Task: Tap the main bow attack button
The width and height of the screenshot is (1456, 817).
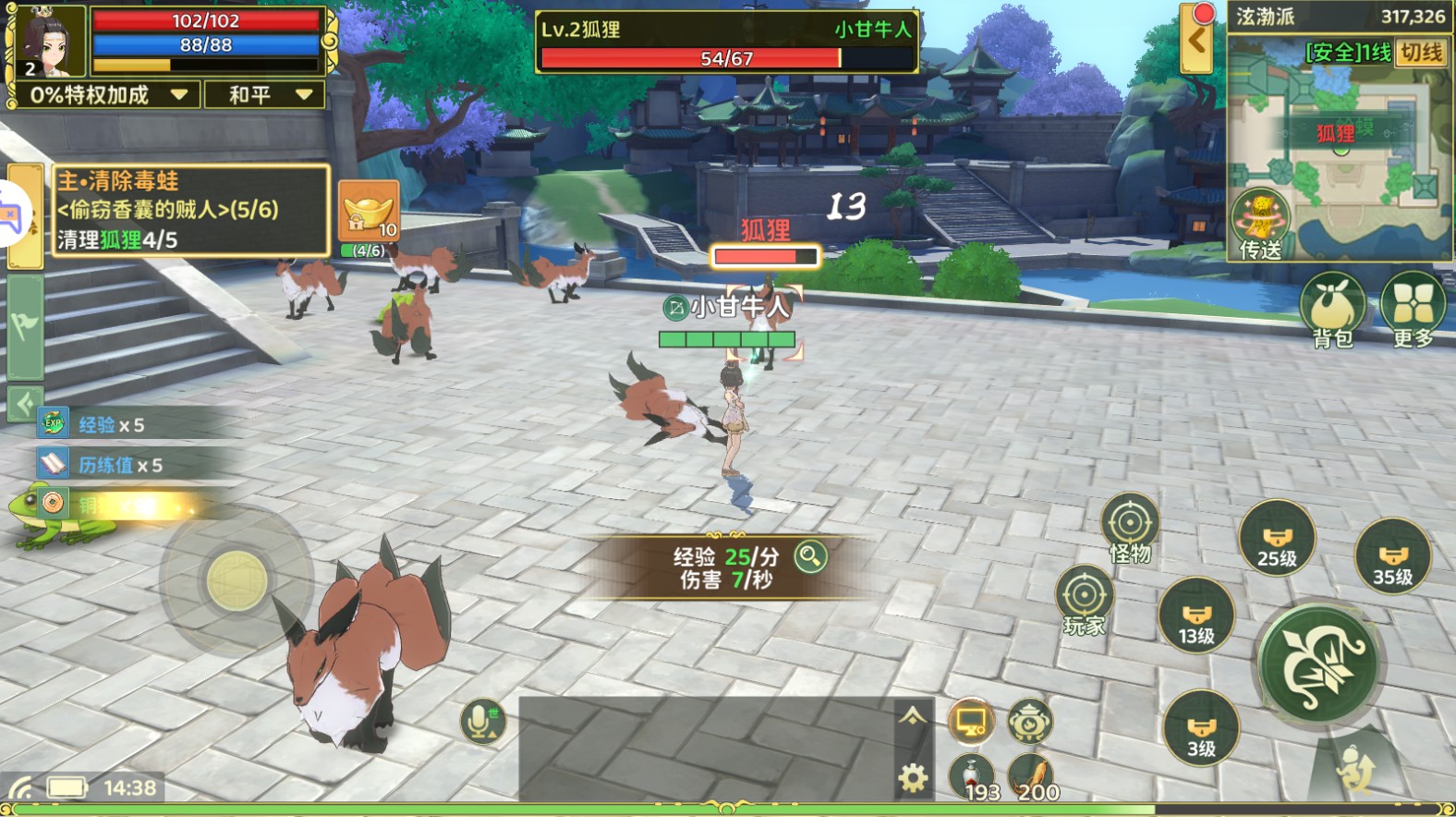Action: pos(1318,664)
